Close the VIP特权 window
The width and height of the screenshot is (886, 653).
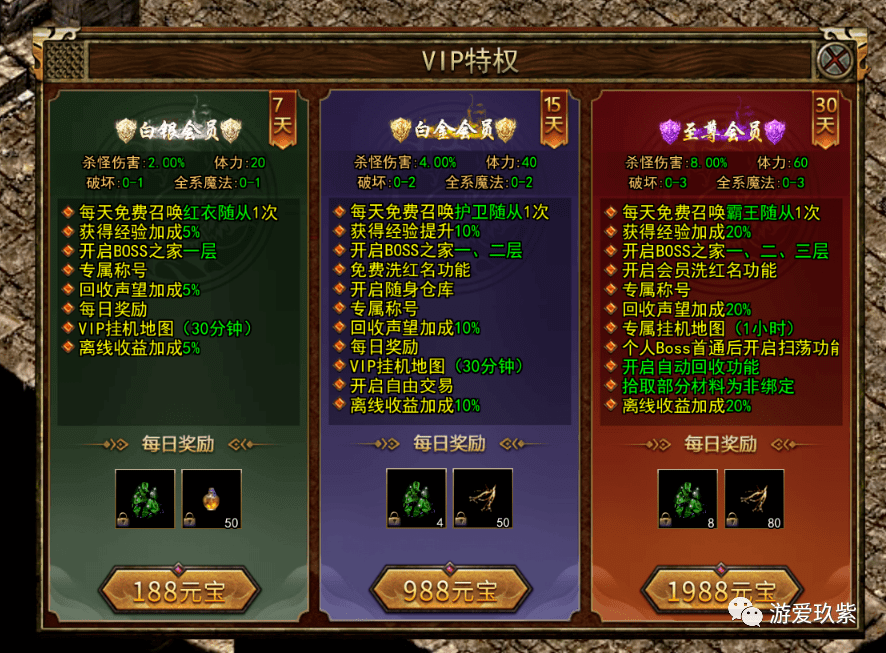point(833,61)
